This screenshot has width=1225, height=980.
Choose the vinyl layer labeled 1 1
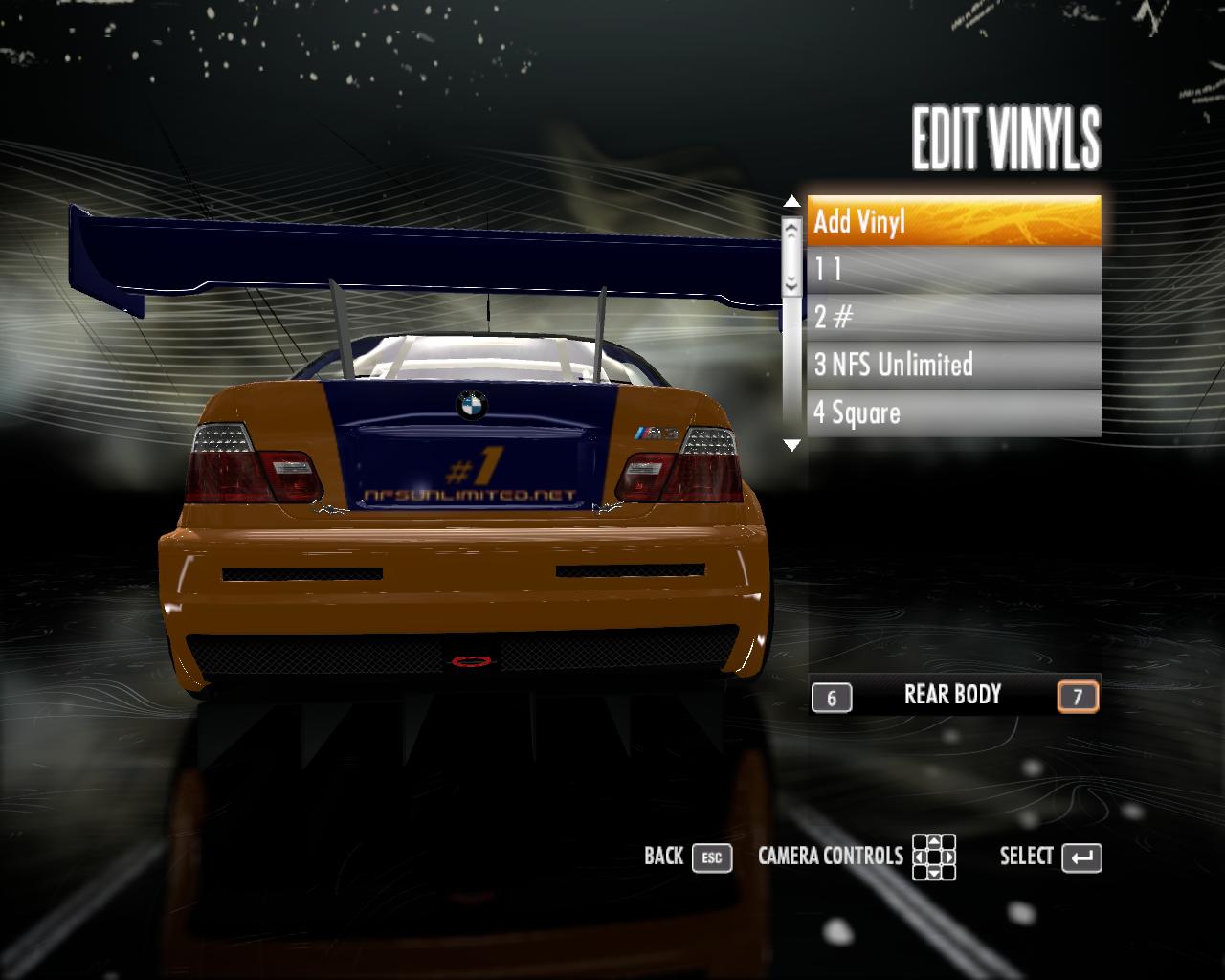point(953,270)
